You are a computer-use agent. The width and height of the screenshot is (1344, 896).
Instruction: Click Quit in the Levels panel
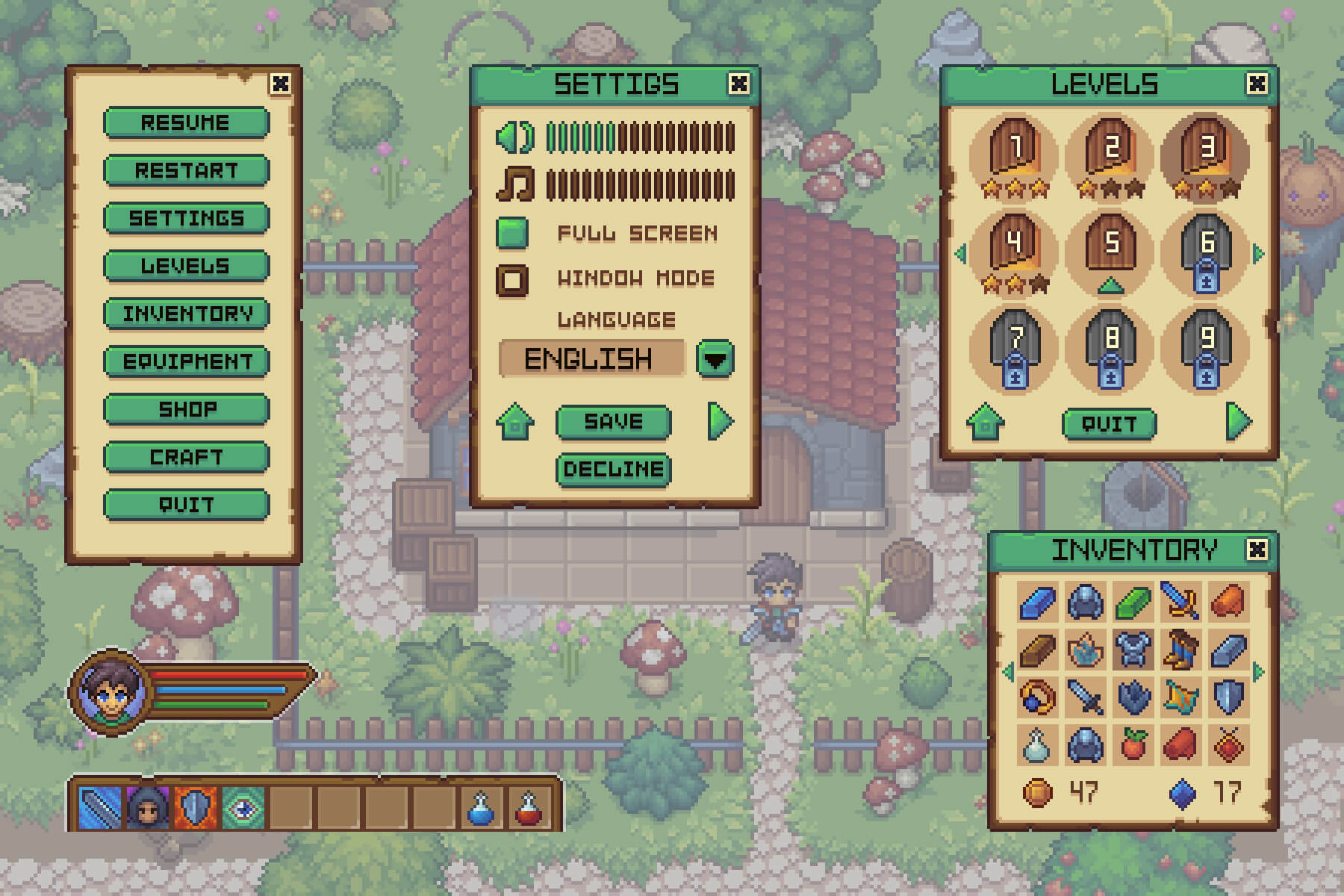pos(1109,424)
